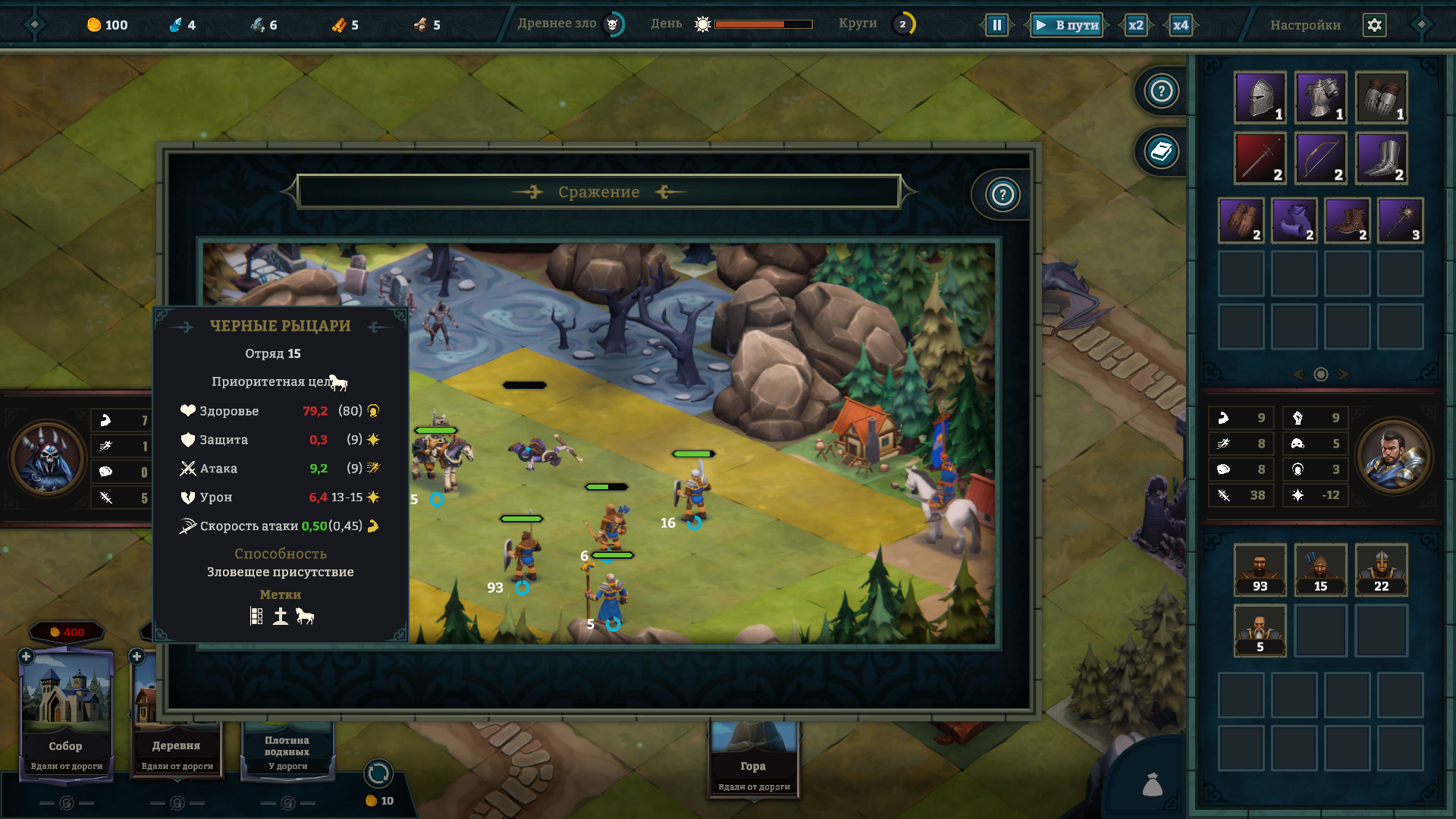Viewport: 1456px width, 819px height.
Task: Select the Собор cathedral card
Action: 66,713
